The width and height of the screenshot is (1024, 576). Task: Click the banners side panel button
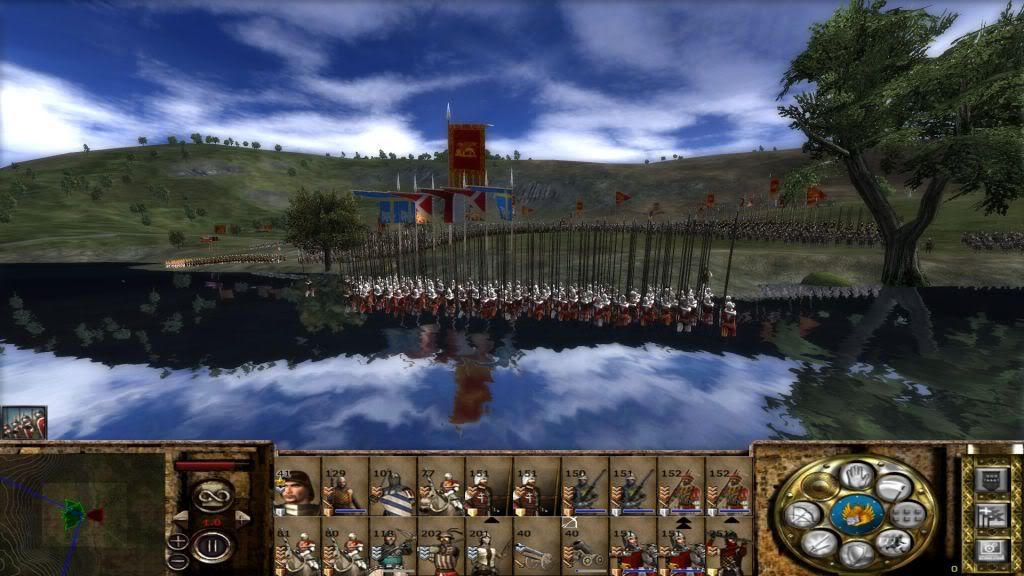click(x=989, y=516)
